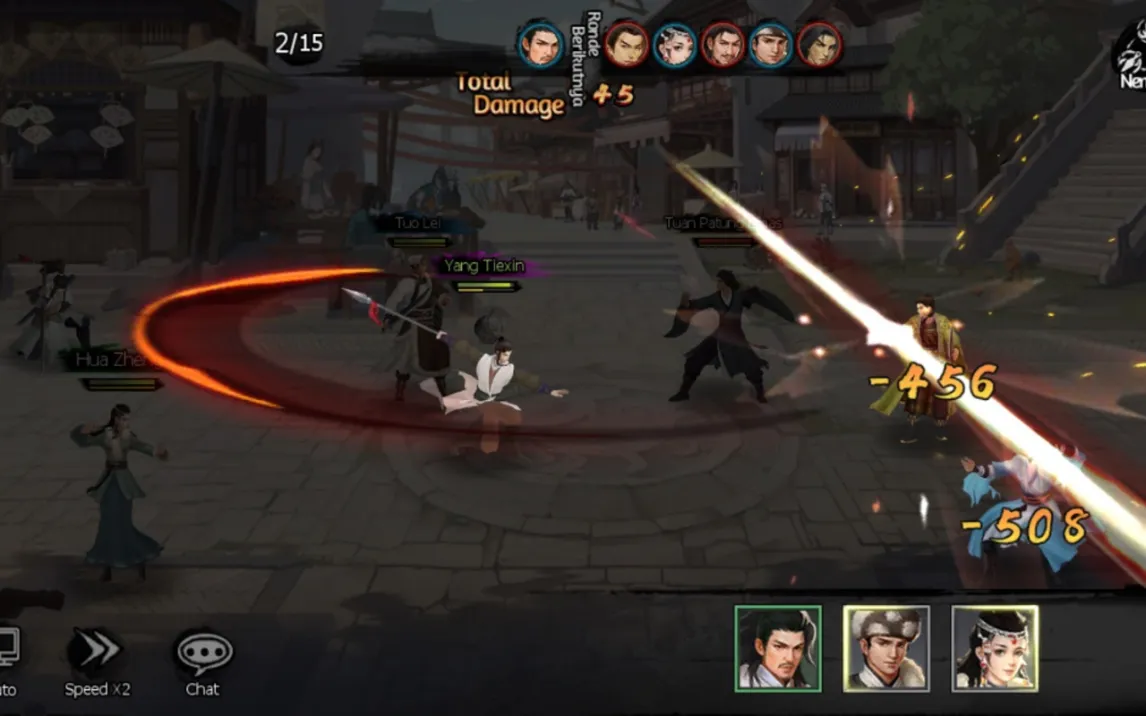Click the female portrait in turn order
Image resolution: width=1146 pixels, height=716 pixels.
674,44
